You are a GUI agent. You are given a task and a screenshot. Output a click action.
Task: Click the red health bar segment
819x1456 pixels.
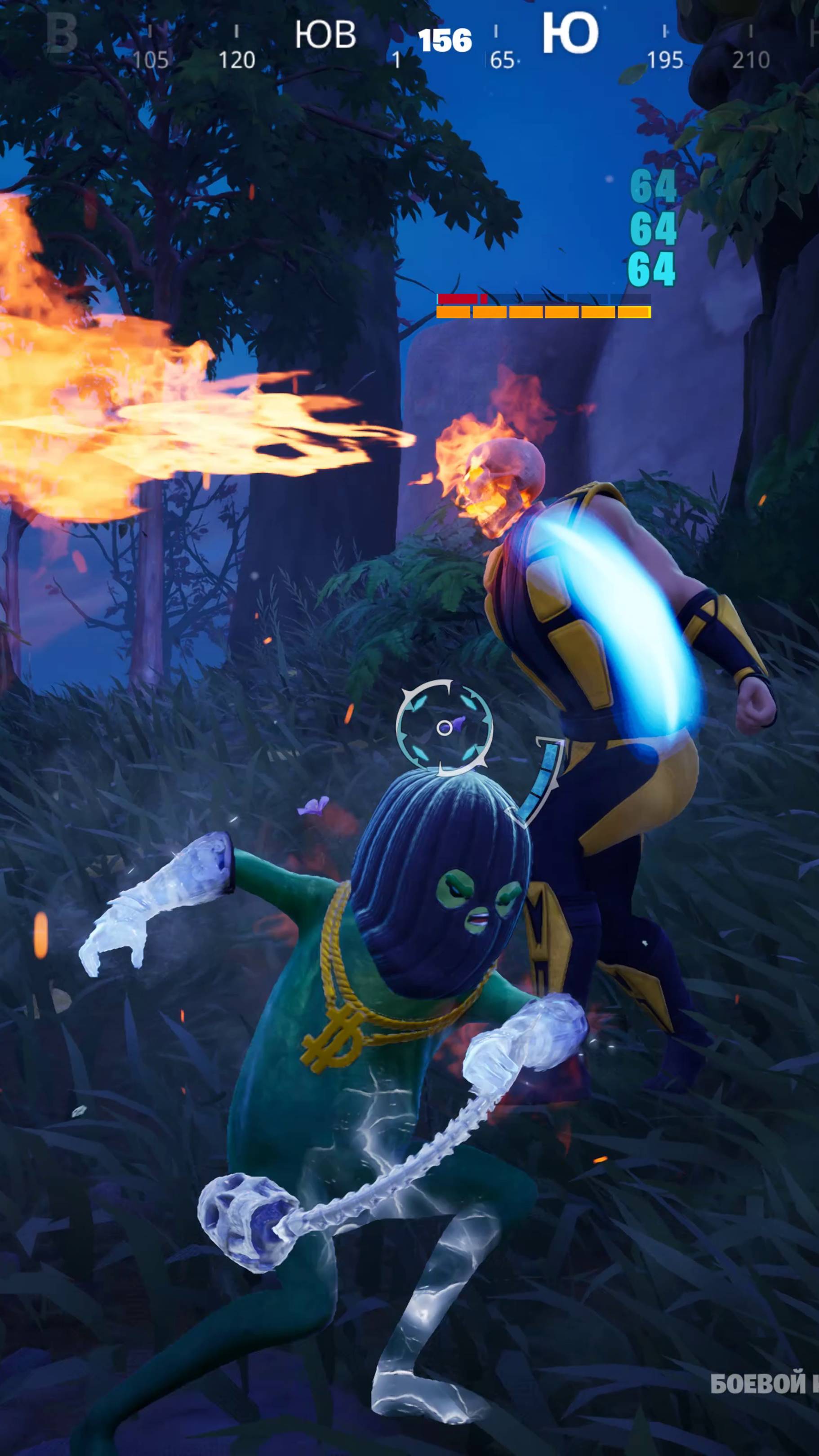(x=459, y=298)
